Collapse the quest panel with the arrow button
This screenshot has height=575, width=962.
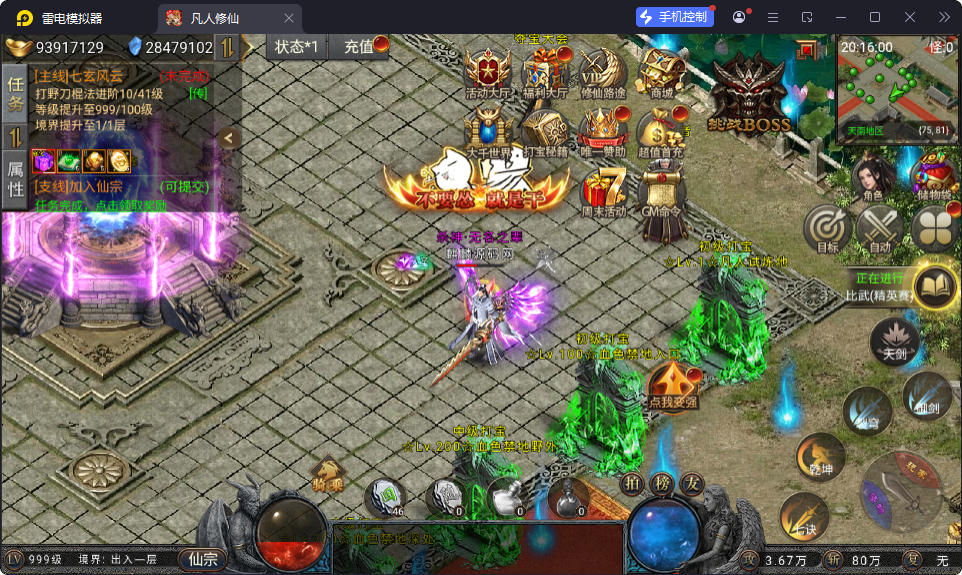click(x=229, y=138)
